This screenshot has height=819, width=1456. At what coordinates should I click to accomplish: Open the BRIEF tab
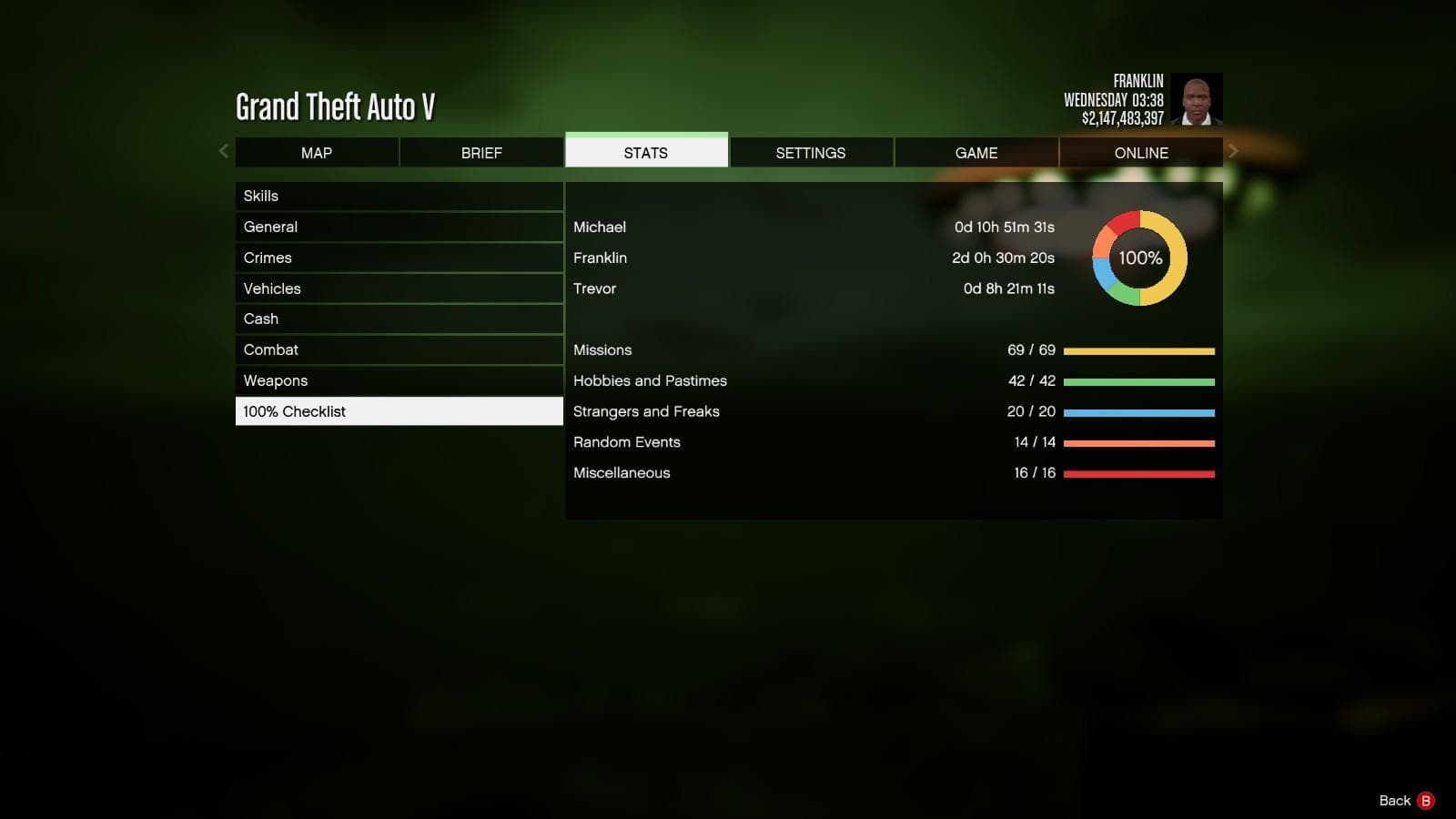point(481,152)
